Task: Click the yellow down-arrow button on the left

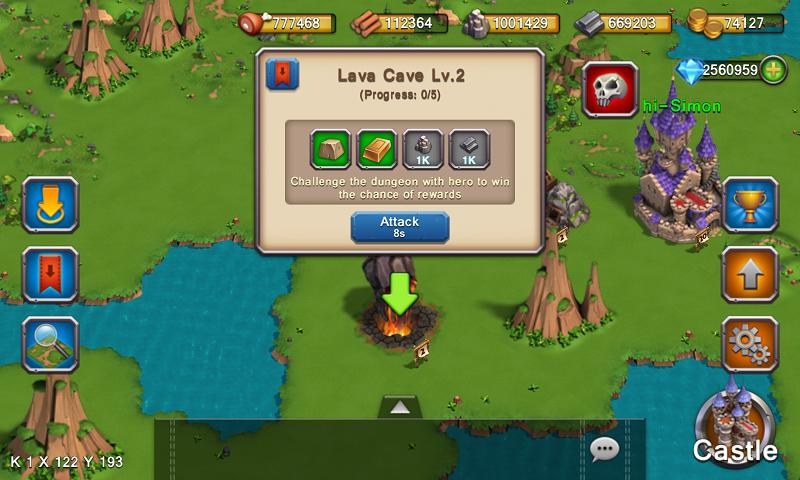Action: click(49, 204)
